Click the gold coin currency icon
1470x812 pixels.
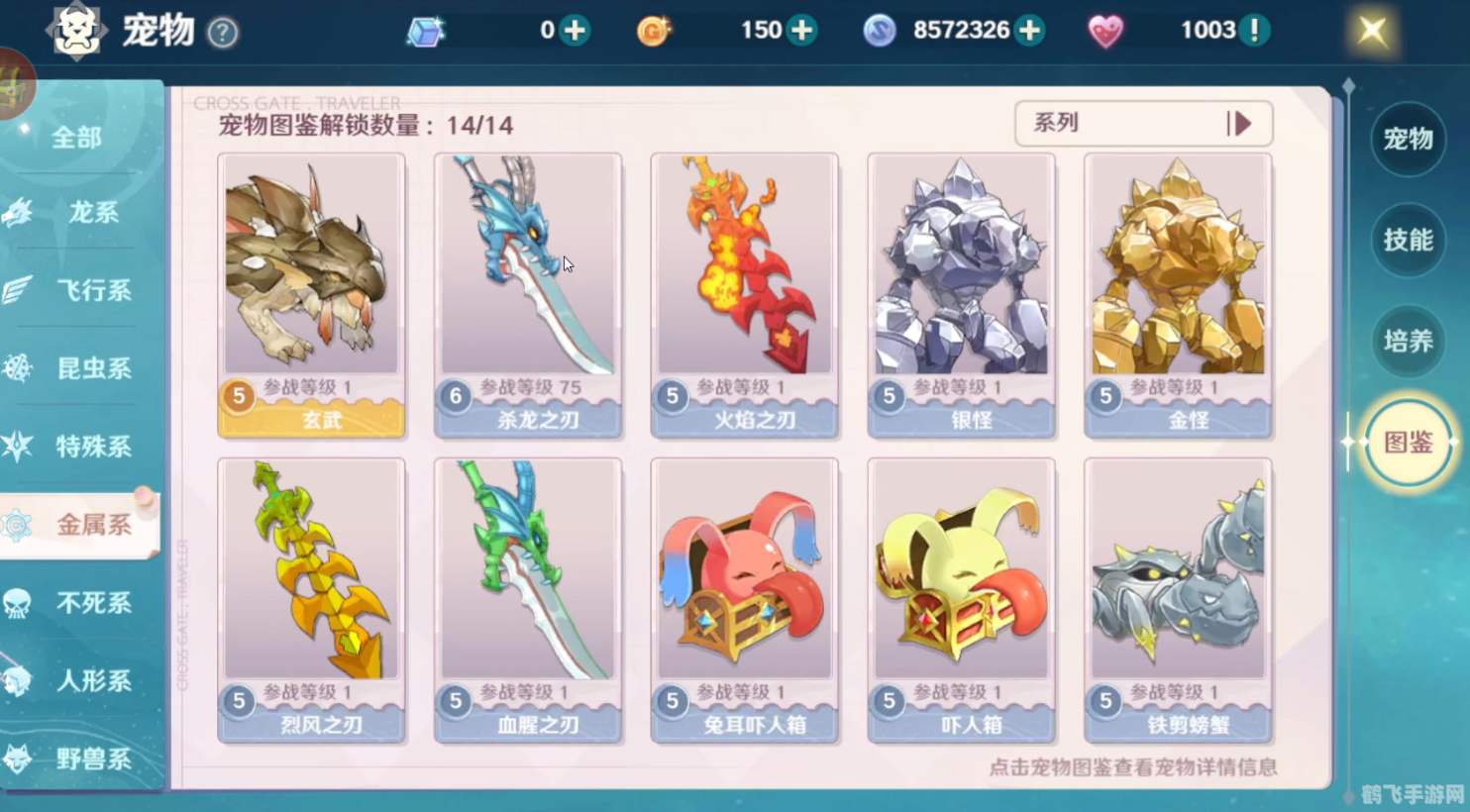click(x=654, y=30)
